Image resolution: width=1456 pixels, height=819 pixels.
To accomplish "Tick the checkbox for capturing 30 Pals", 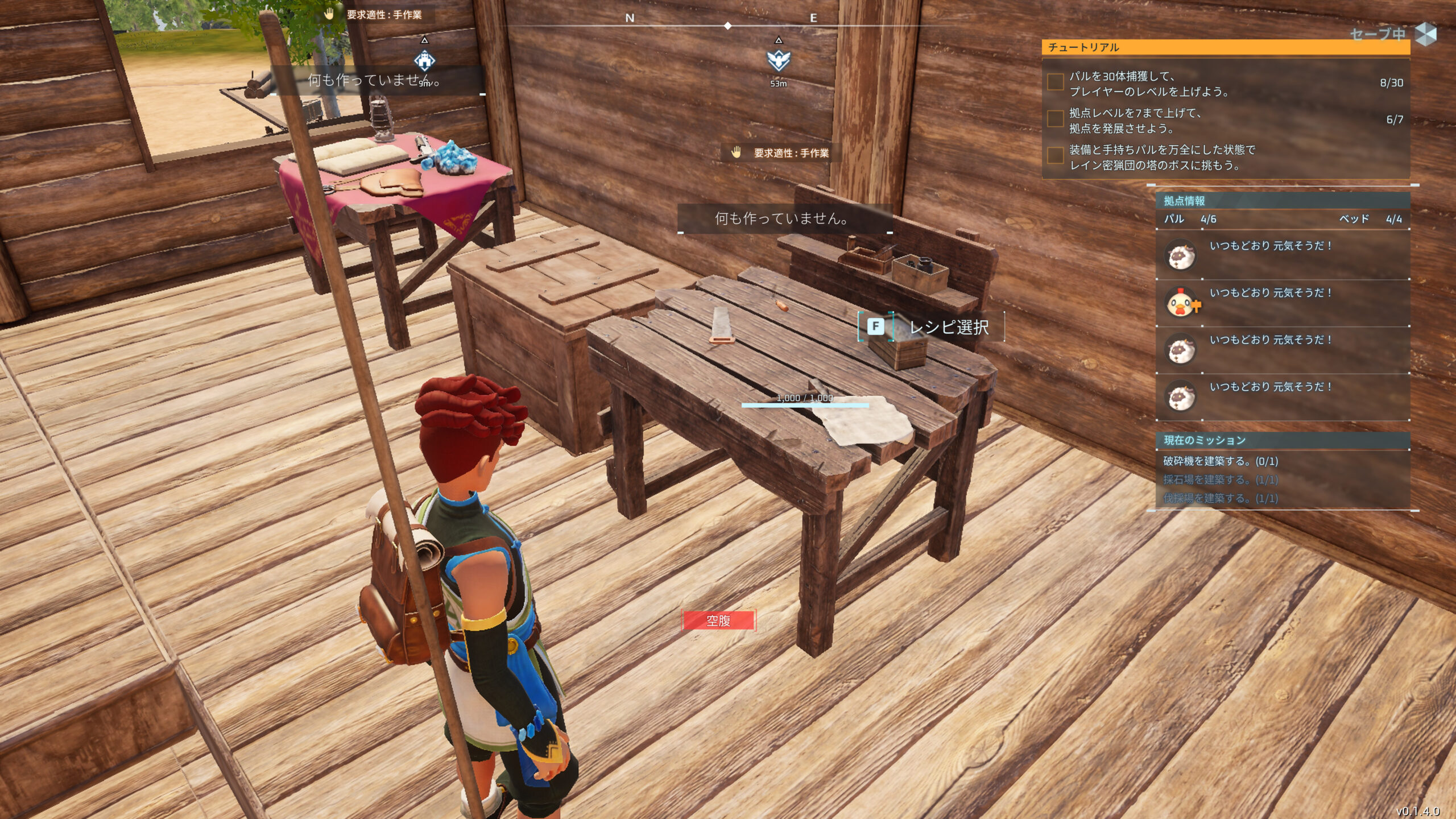I will (1056, 82).
